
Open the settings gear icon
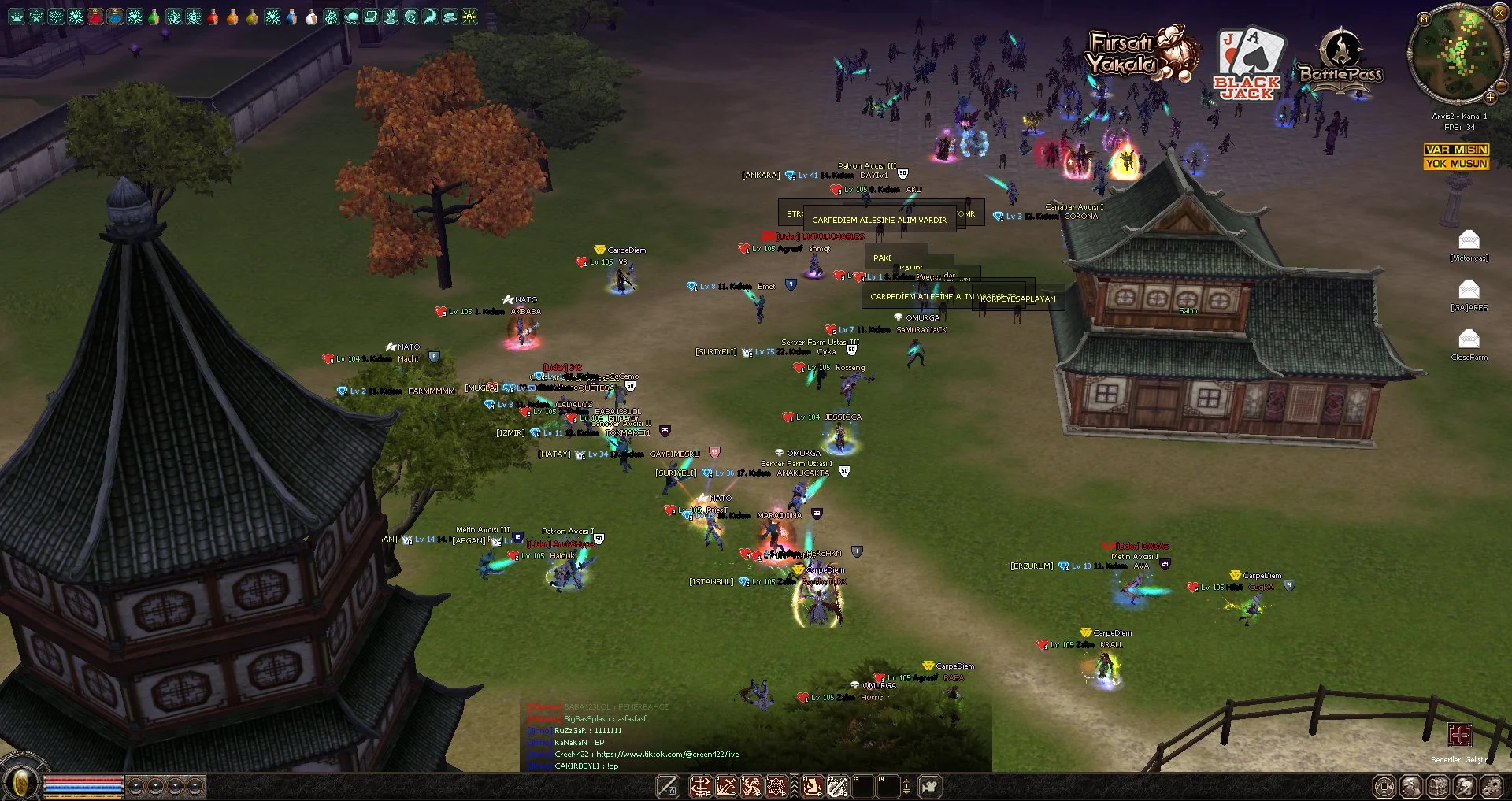[x=1491, y=786]
